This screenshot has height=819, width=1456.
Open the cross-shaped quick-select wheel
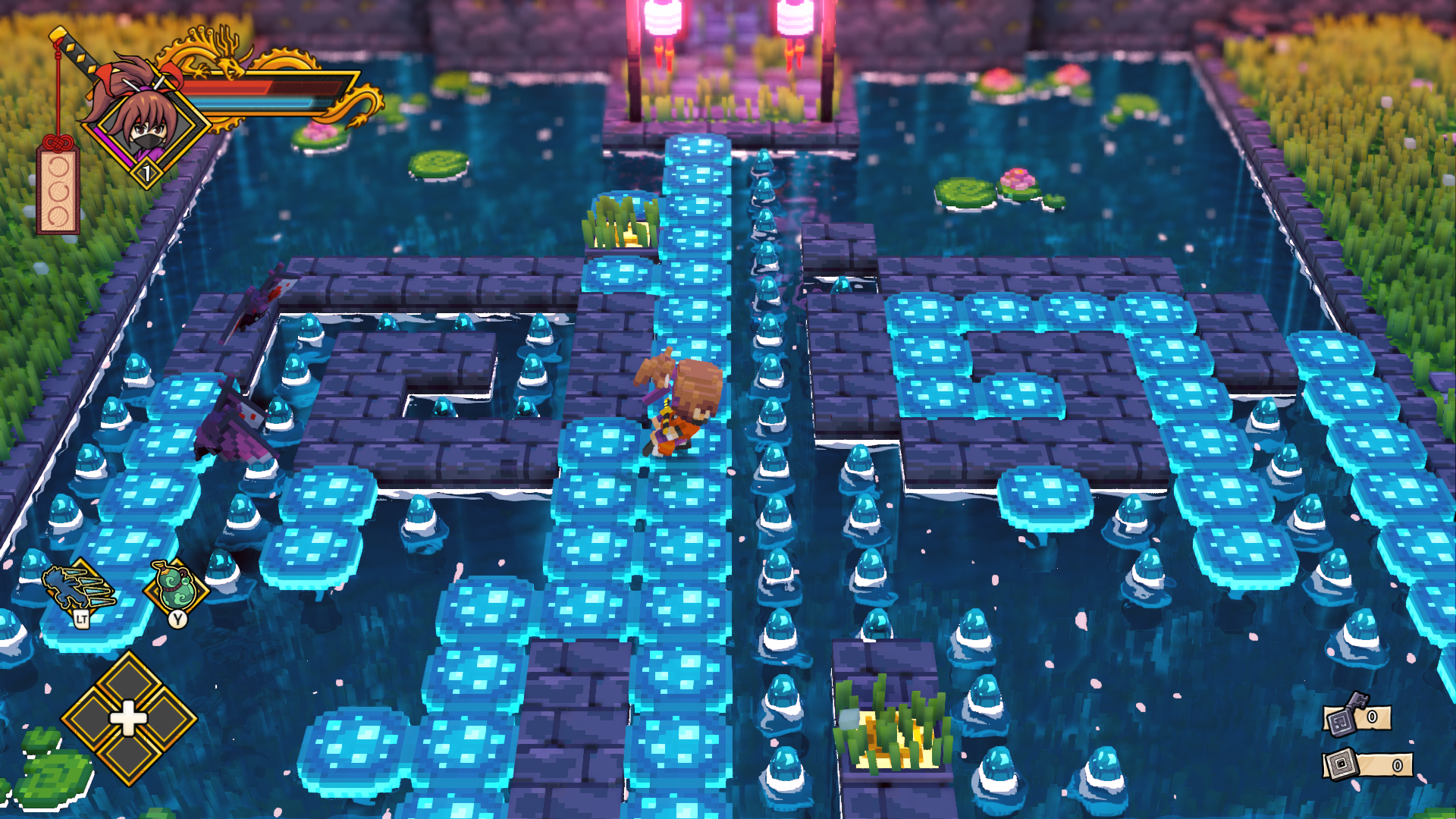pyautogui.click(x=128, y=717)
